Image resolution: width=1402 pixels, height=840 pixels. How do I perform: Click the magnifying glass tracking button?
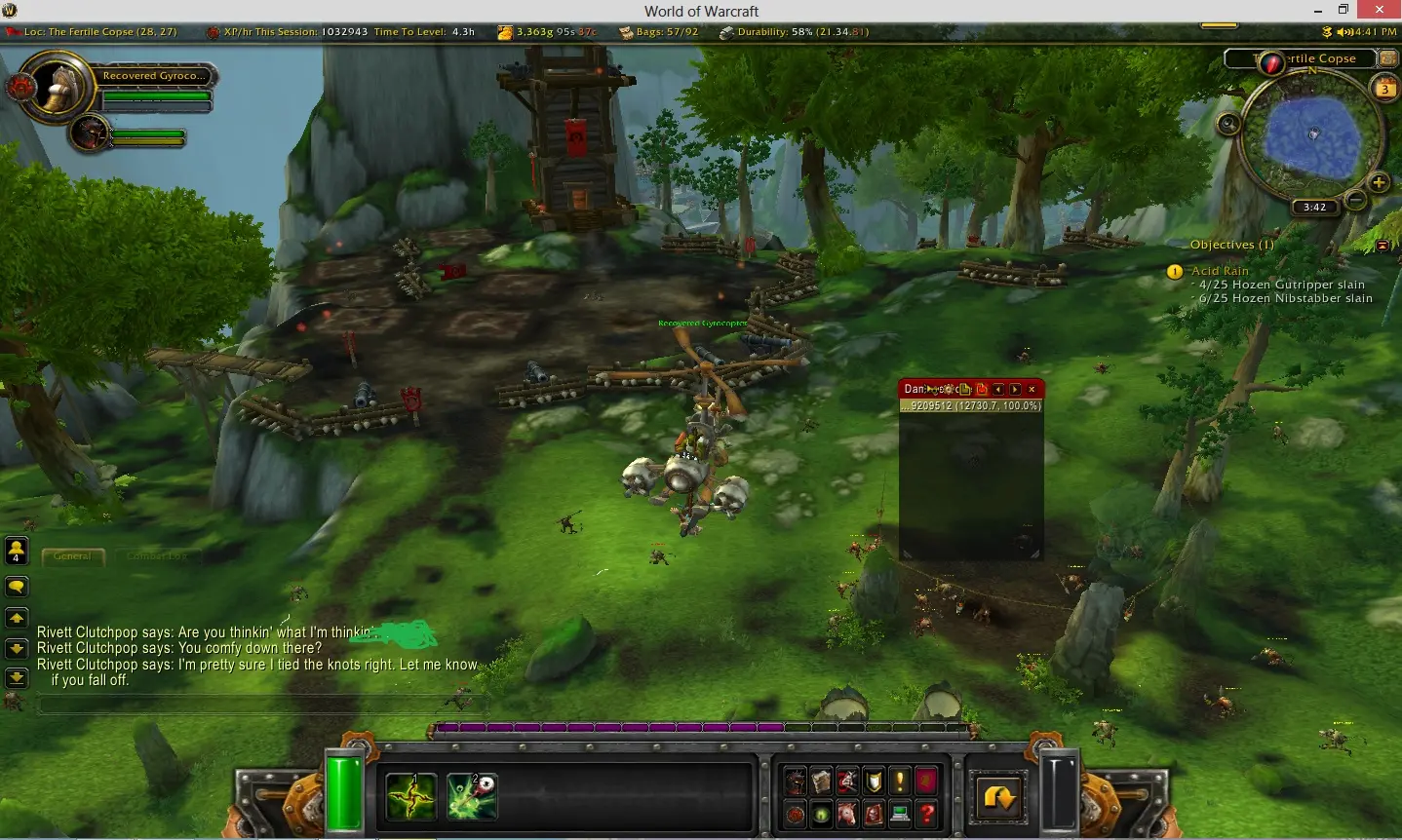1228,124
